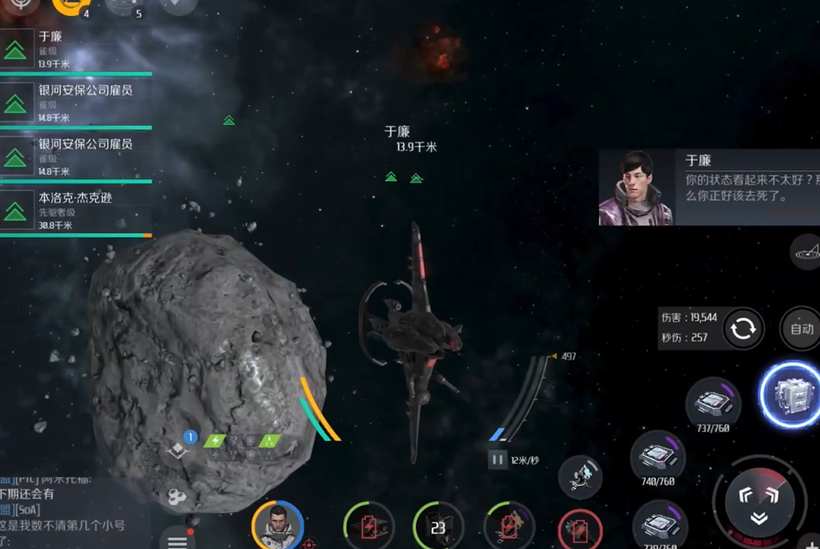Click the circular arrows refresh button
The width and height of the screenshot is (820, 549).
(x=743, y=329)
